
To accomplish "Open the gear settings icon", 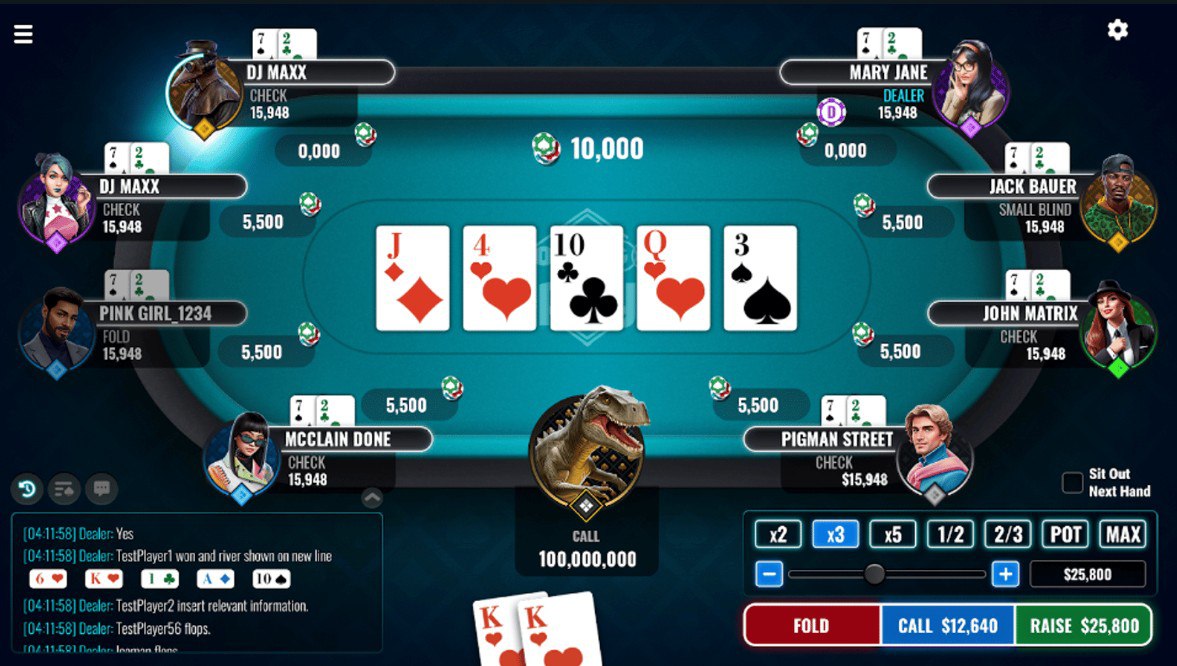I will [1118, 30].
